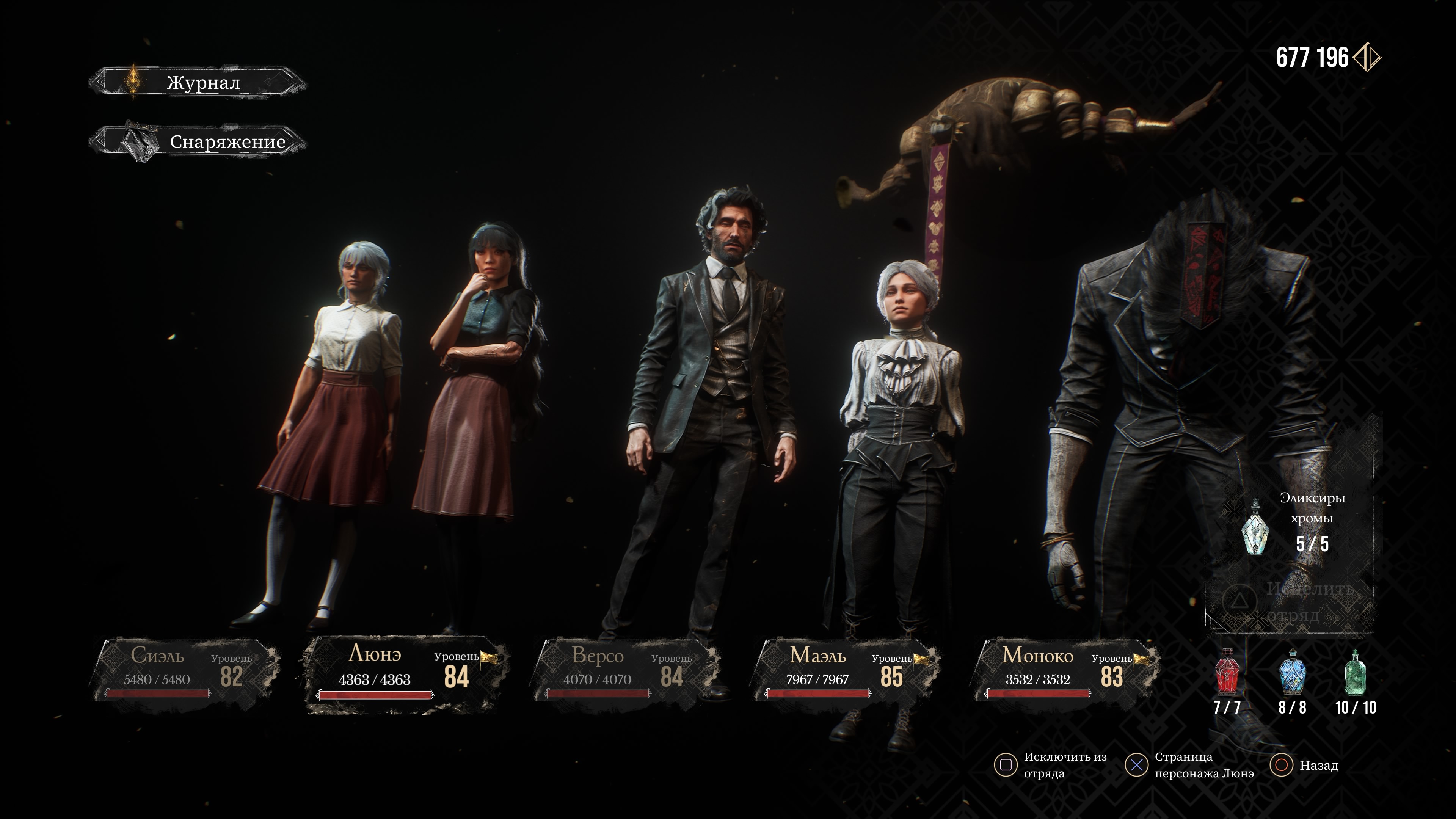Pick the Маэль character card
This screenshot has height=819, width=1456.
(x=846, y=670)
